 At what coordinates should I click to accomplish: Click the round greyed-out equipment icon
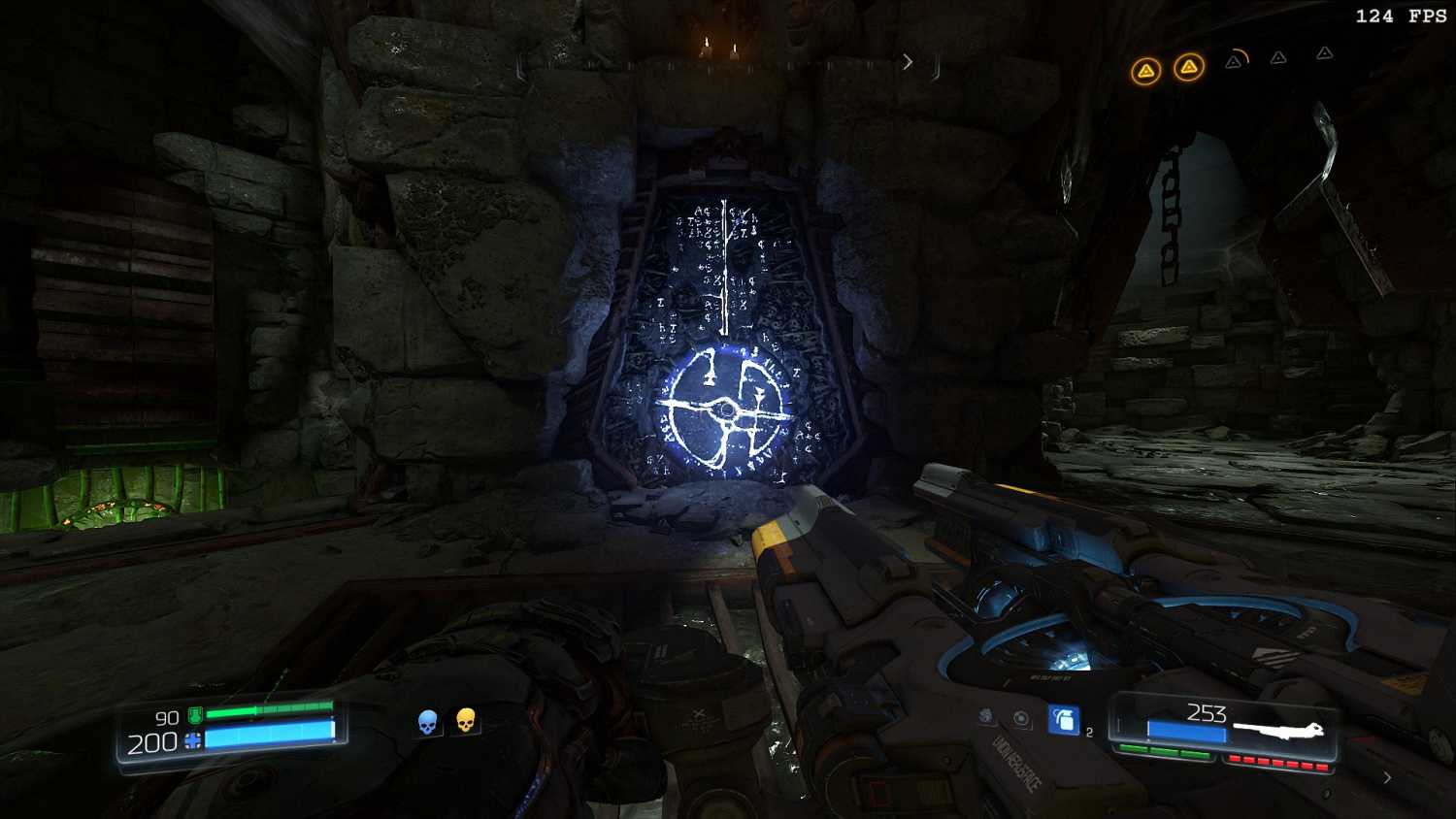[1022, 719]
